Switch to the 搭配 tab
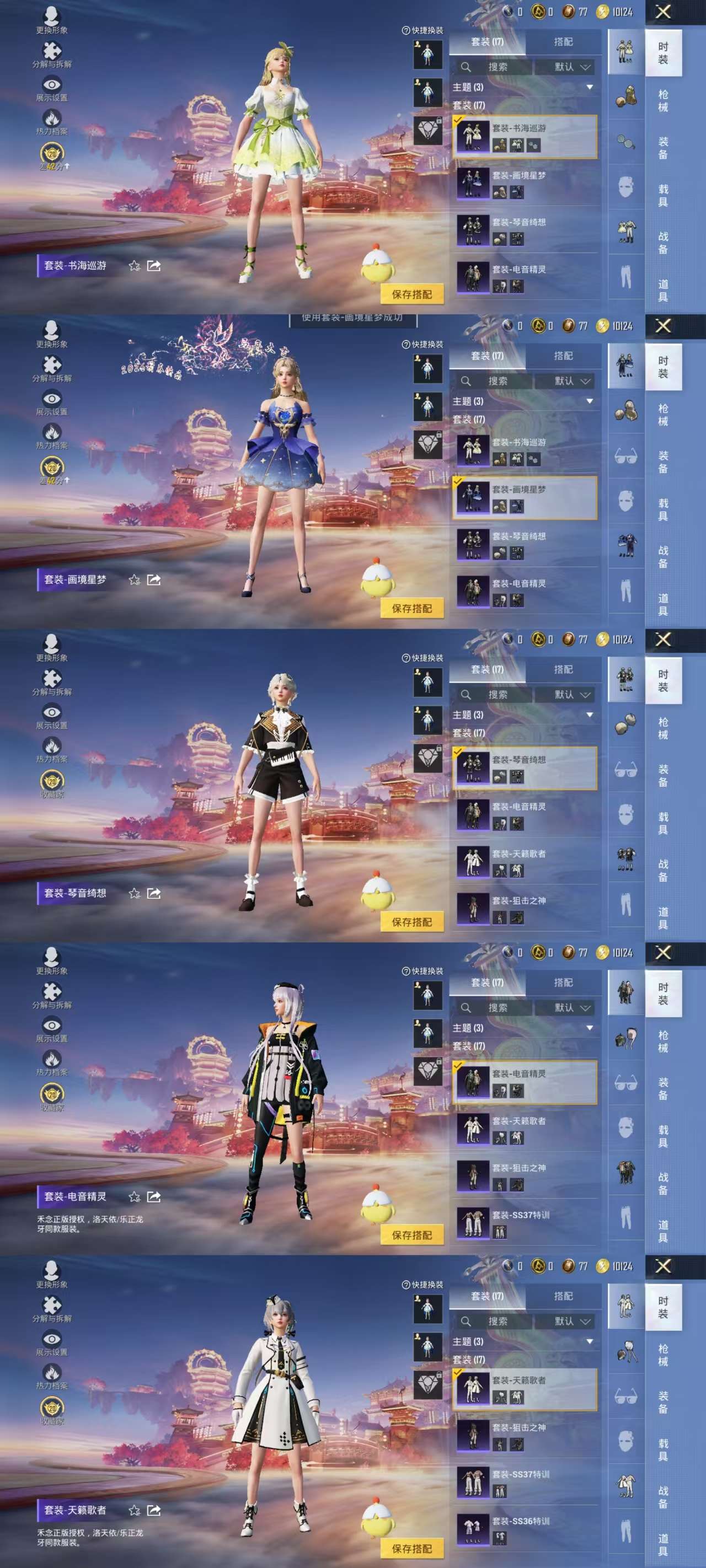Viewport: 706px width, 1568px height. pyautogui.click(x=564, y=41)
